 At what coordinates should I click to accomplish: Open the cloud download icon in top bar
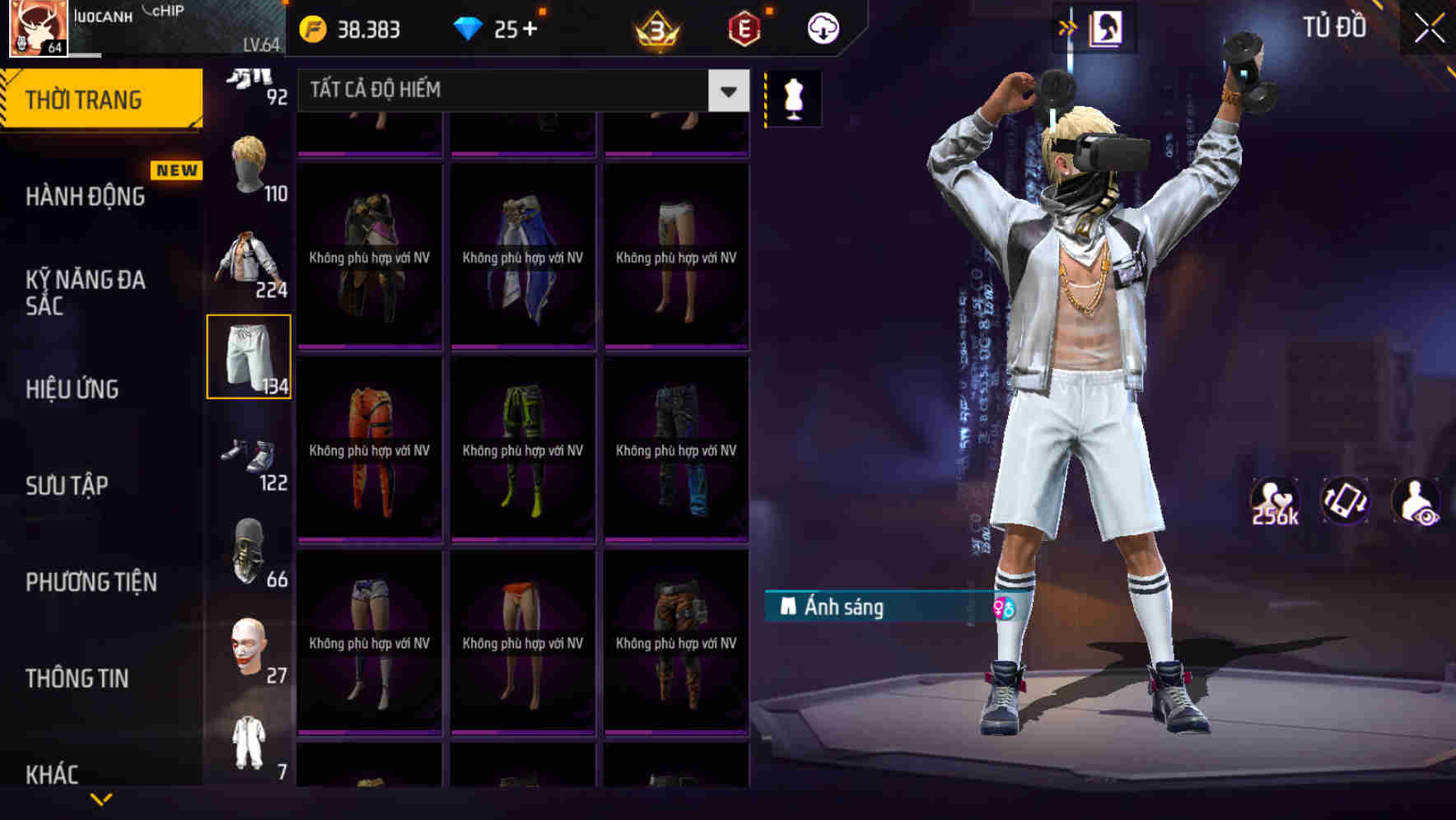823,27
